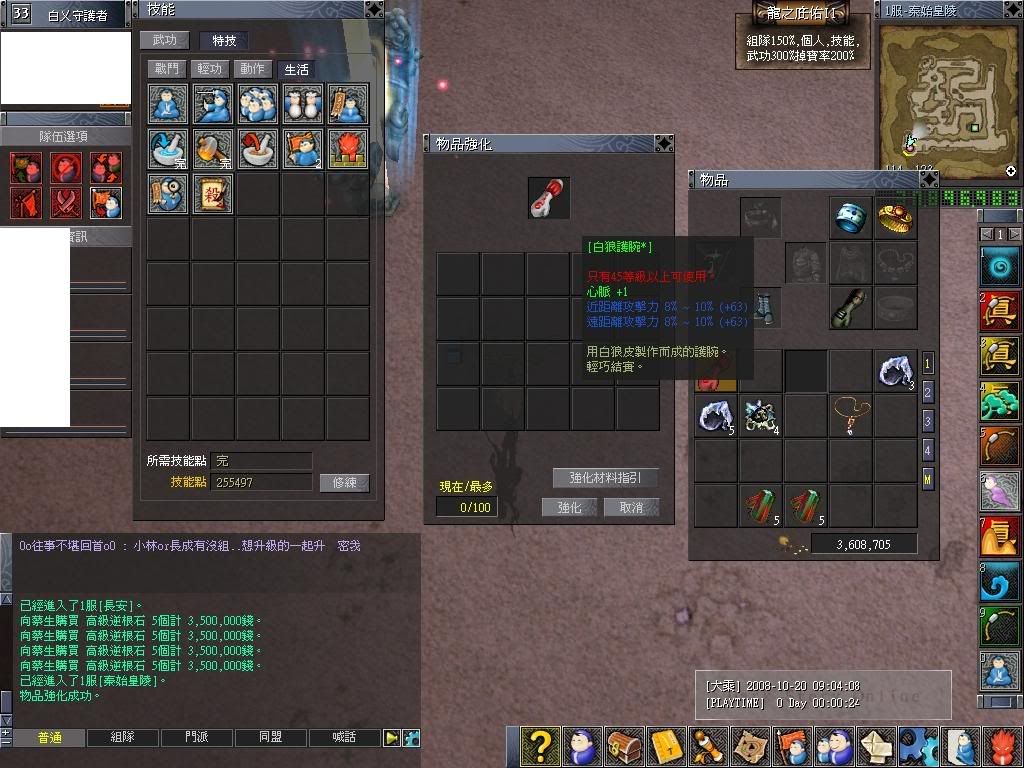Click the treasure chest toolbar icon
1024x768 pixels.
625,747
